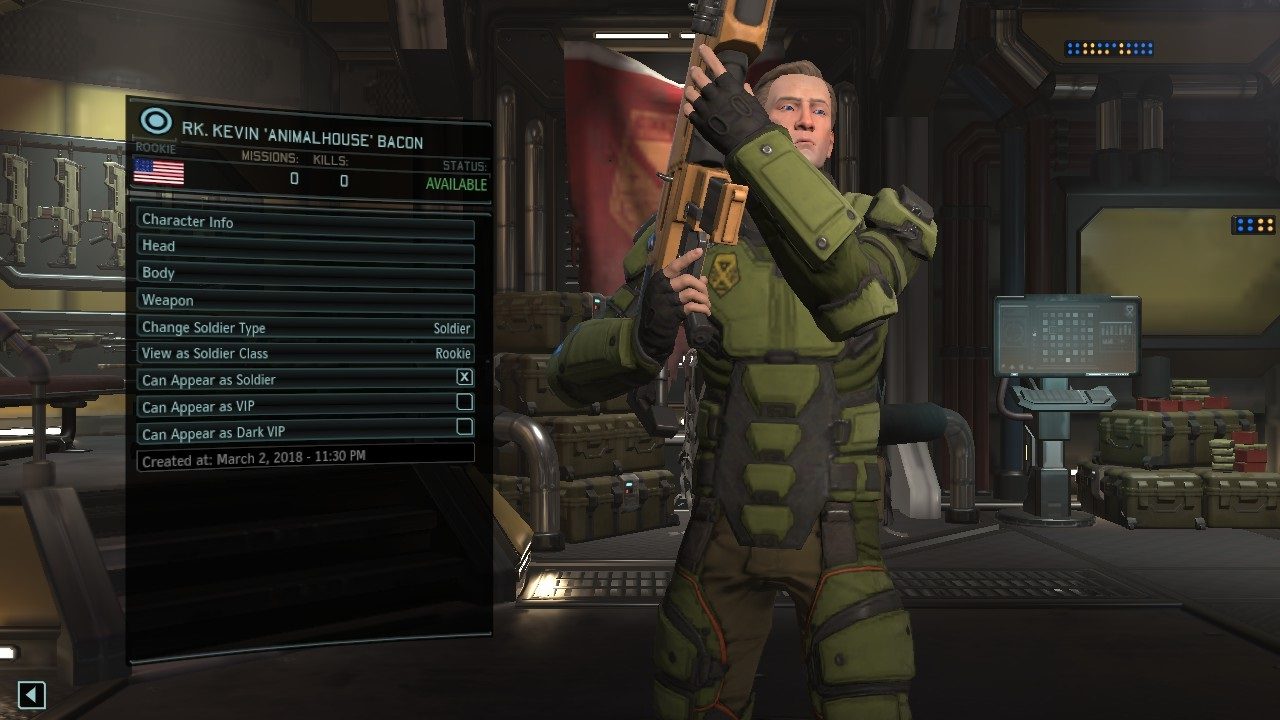Click the soldier character model preview
The image size is (1280, 720).
click(790, 400)
